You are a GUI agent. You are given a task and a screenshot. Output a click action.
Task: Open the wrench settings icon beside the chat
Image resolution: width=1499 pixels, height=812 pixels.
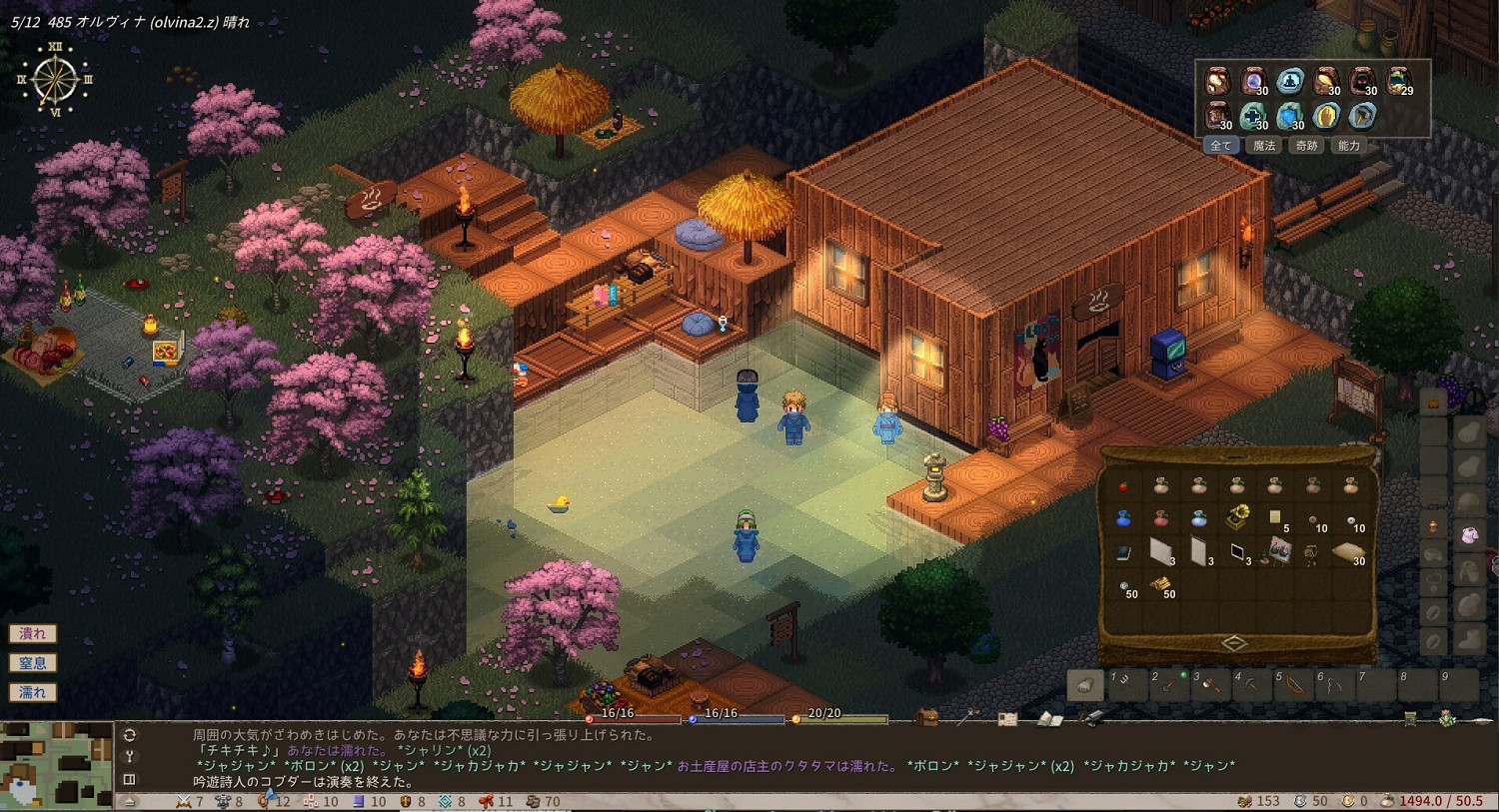[130, 756]
